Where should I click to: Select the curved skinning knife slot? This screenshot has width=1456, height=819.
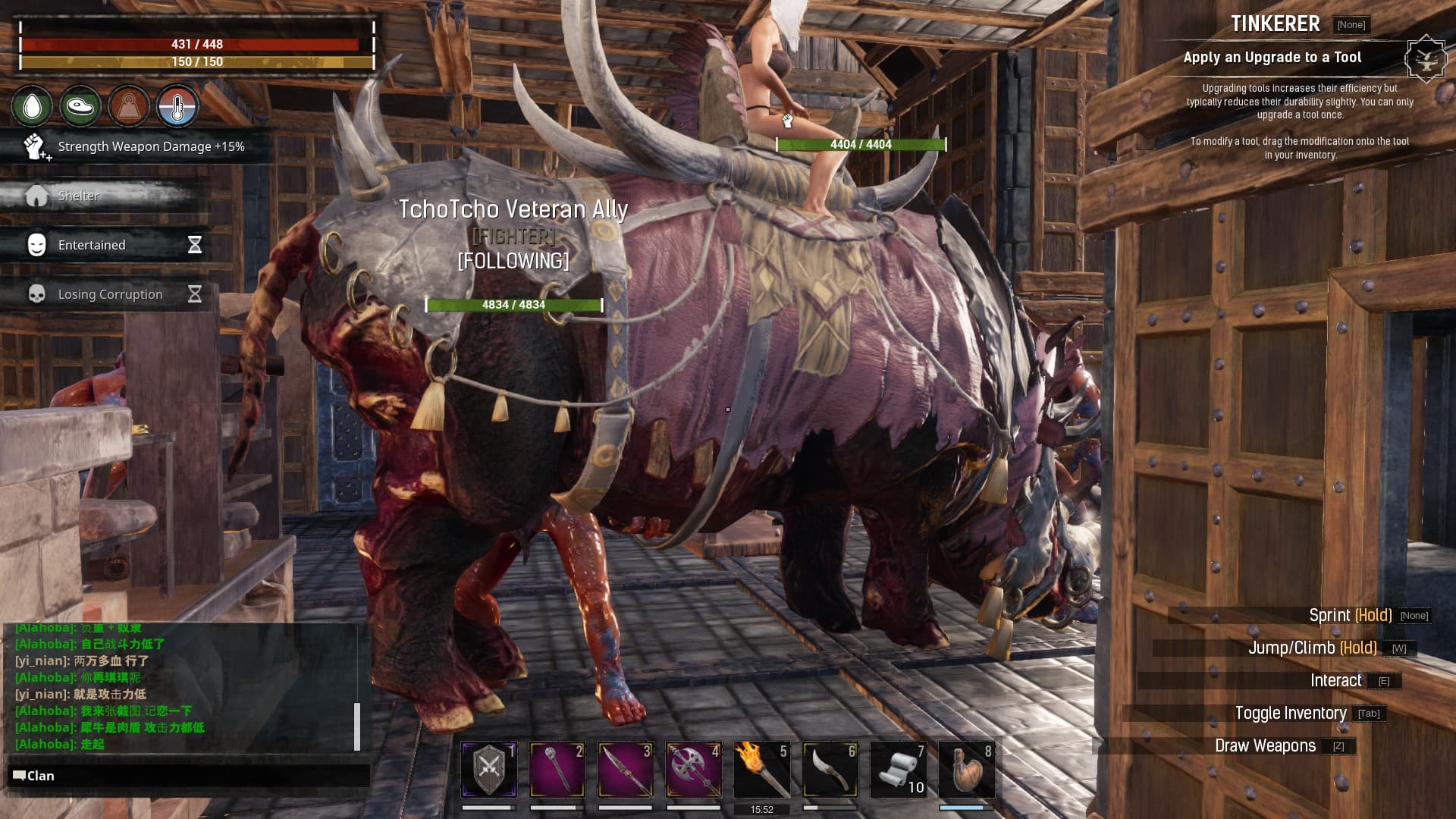830,770
